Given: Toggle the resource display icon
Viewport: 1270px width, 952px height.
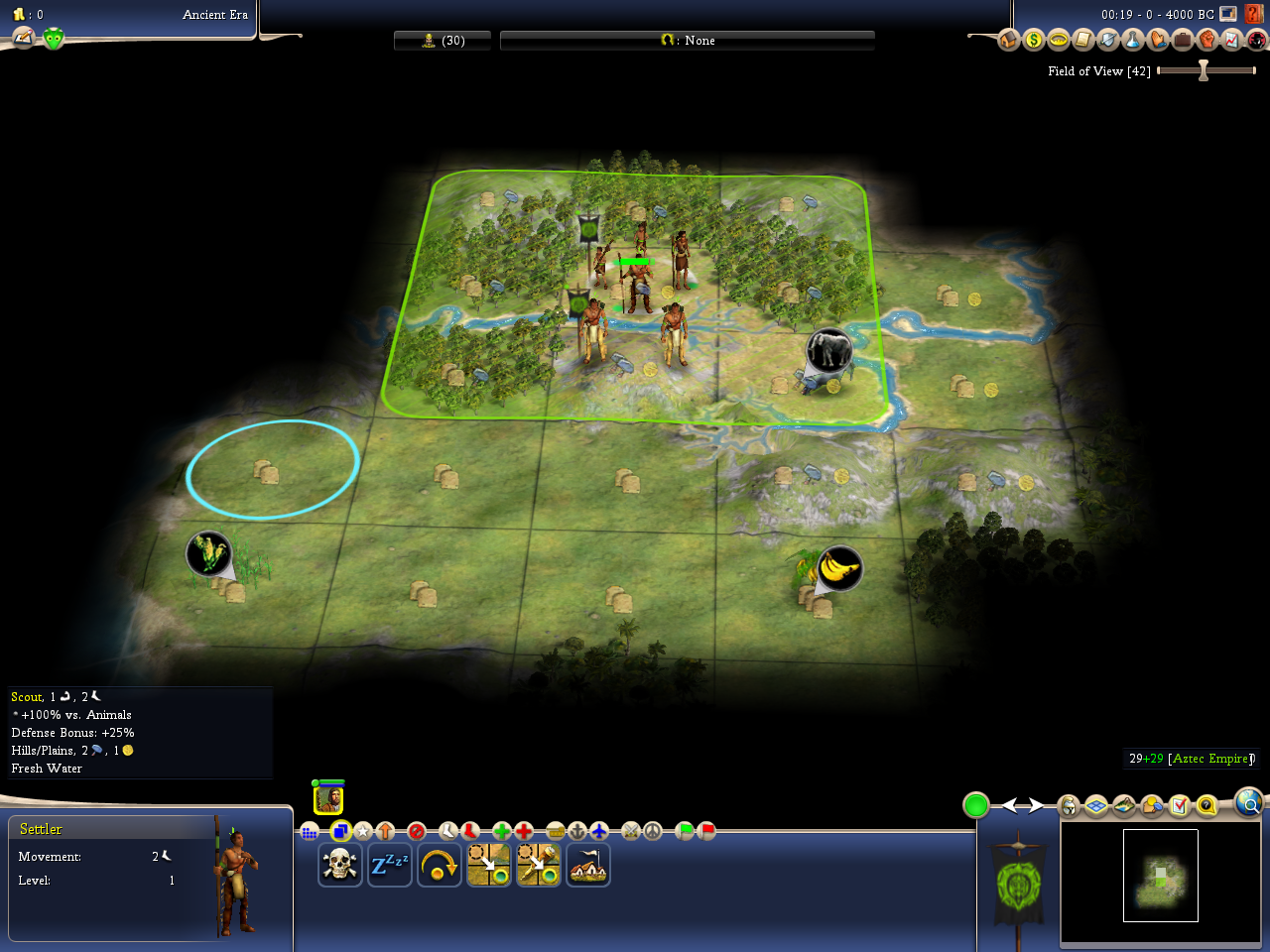Looking at the screenshot, I should 1151,805.
